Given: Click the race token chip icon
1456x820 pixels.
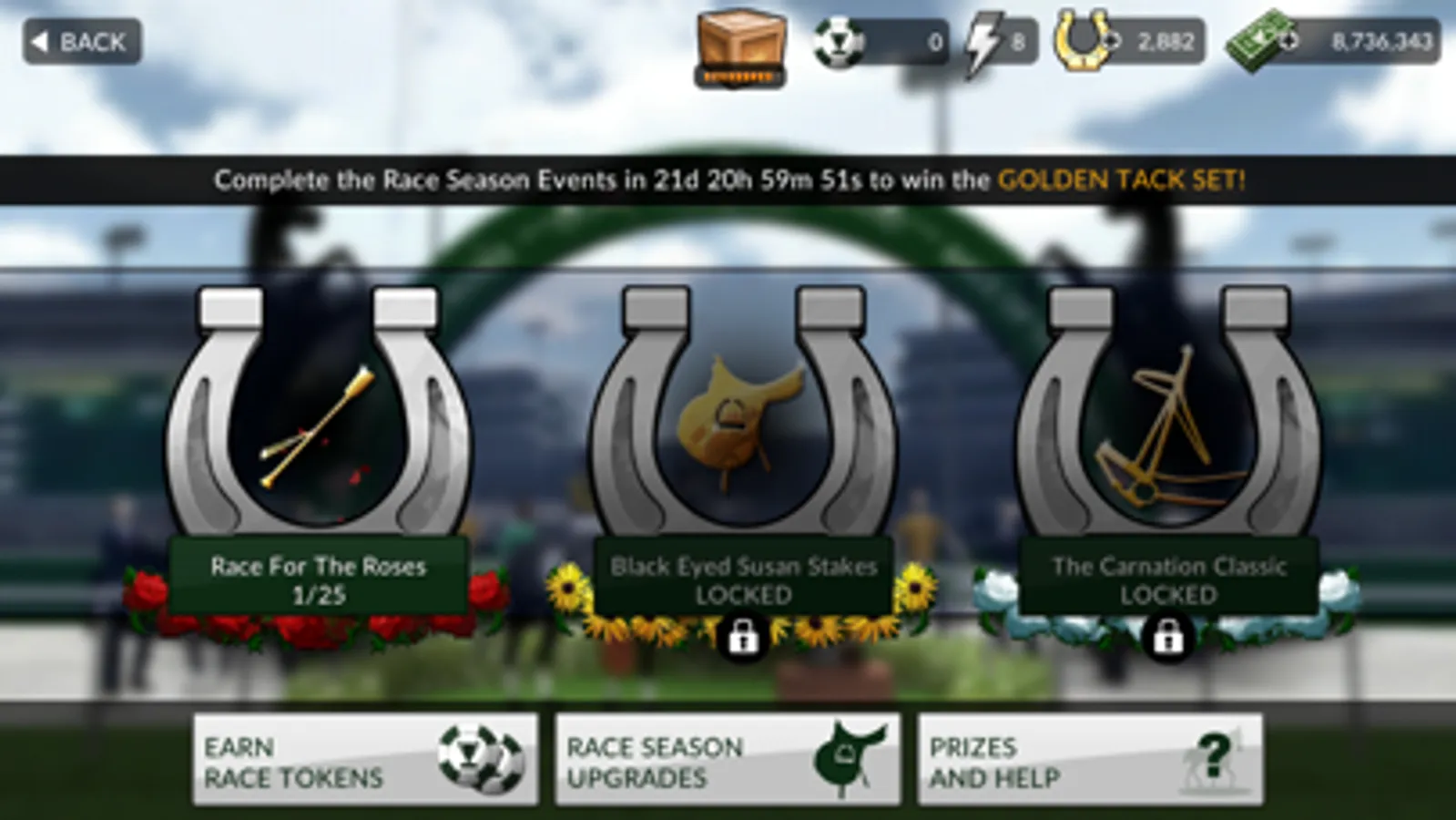Looking at the screenshot, I should click(x=840, y=40).
